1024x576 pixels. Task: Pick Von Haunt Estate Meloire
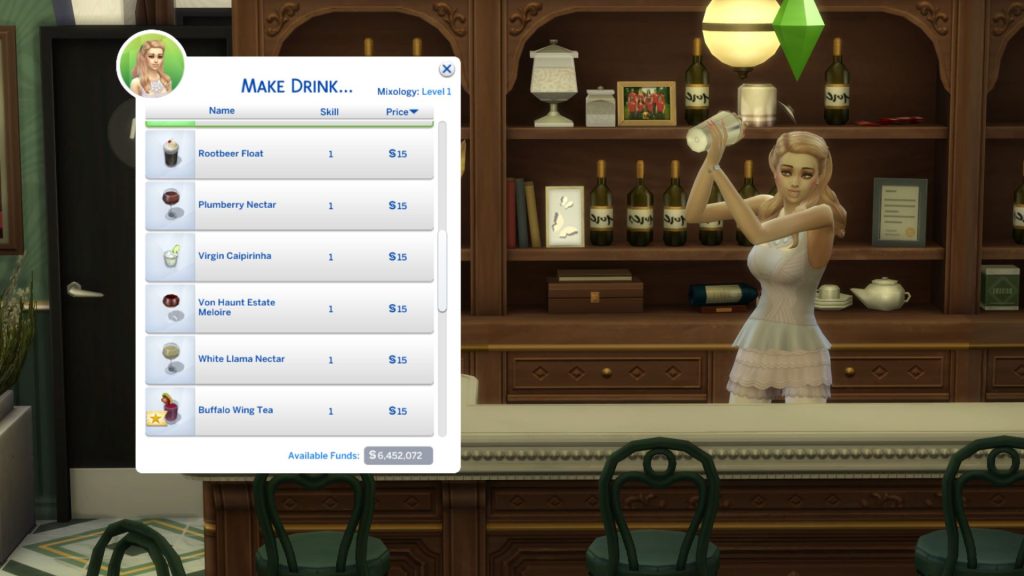tap(290, 308)
